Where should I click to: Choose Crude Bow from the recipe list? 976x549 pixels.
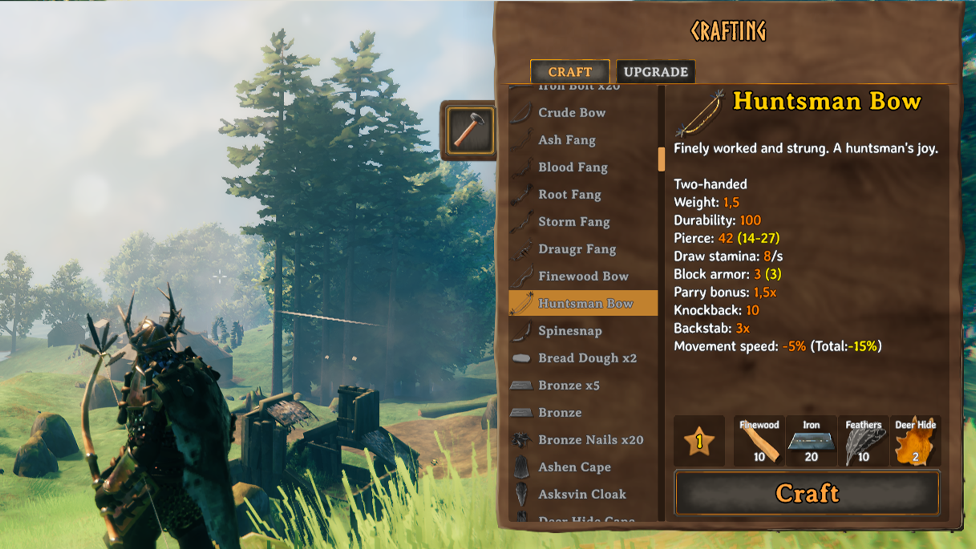(572, 113)
